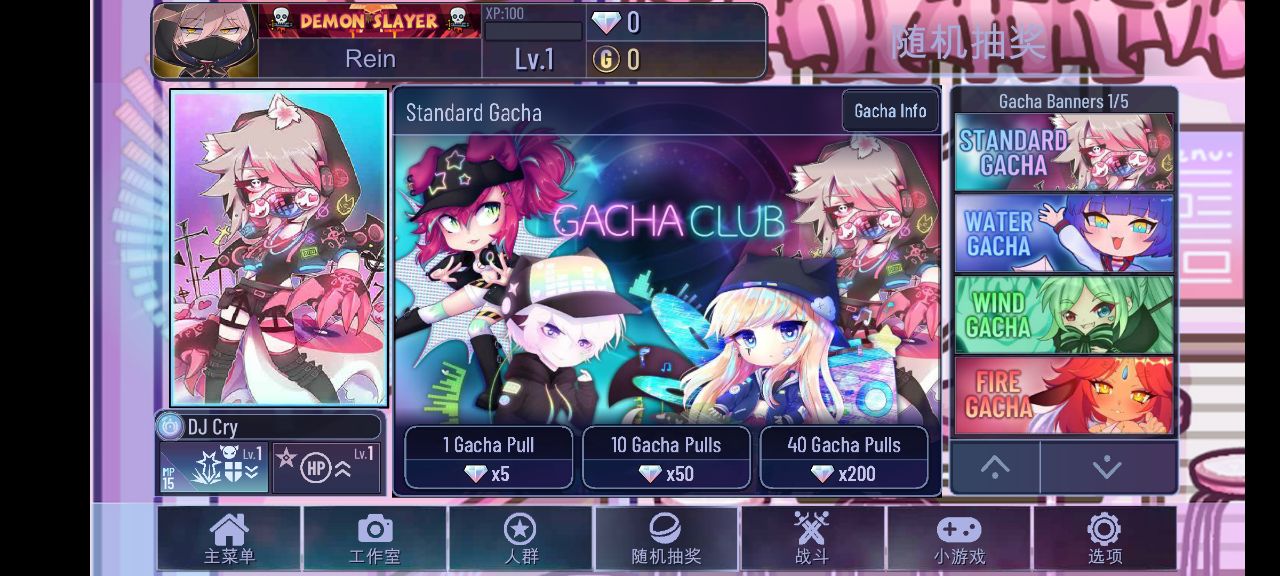Purchase 10 Gacha Pulls for 50 gems
This screenshot has width=1280, height=576.
point(666,458)
